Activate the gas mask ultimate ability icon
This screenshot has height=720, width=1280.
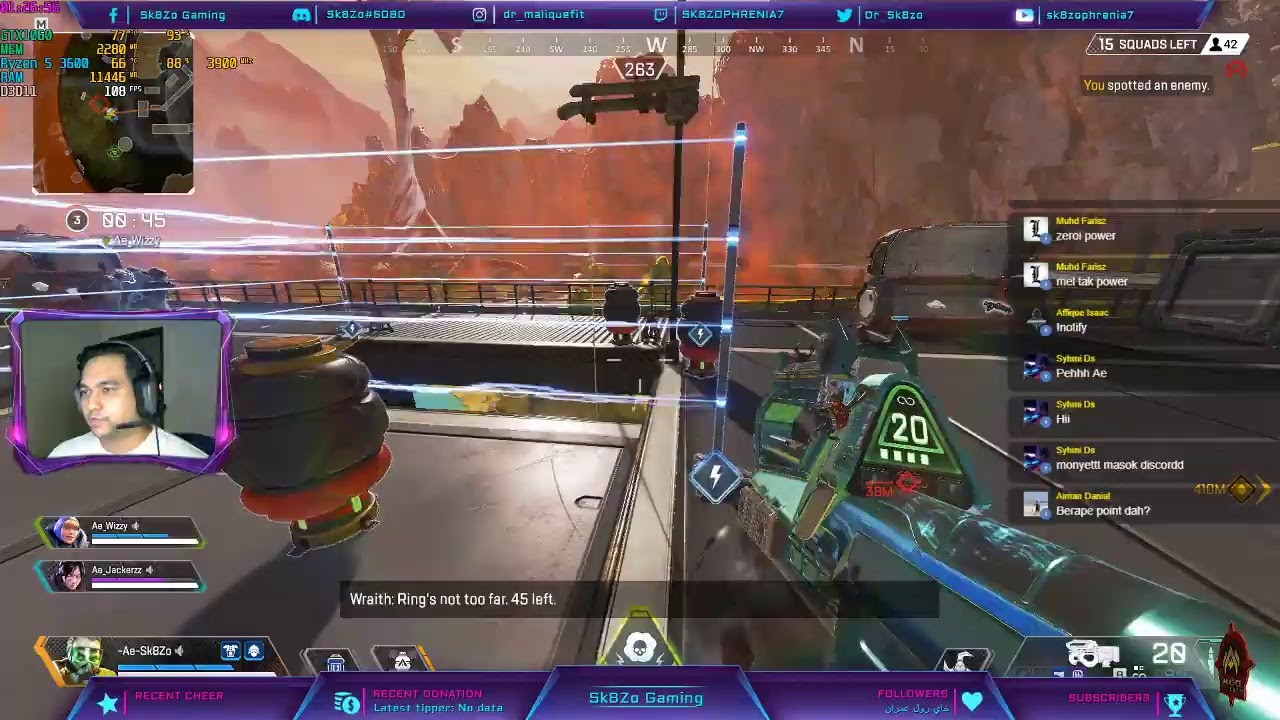[640, 648]
